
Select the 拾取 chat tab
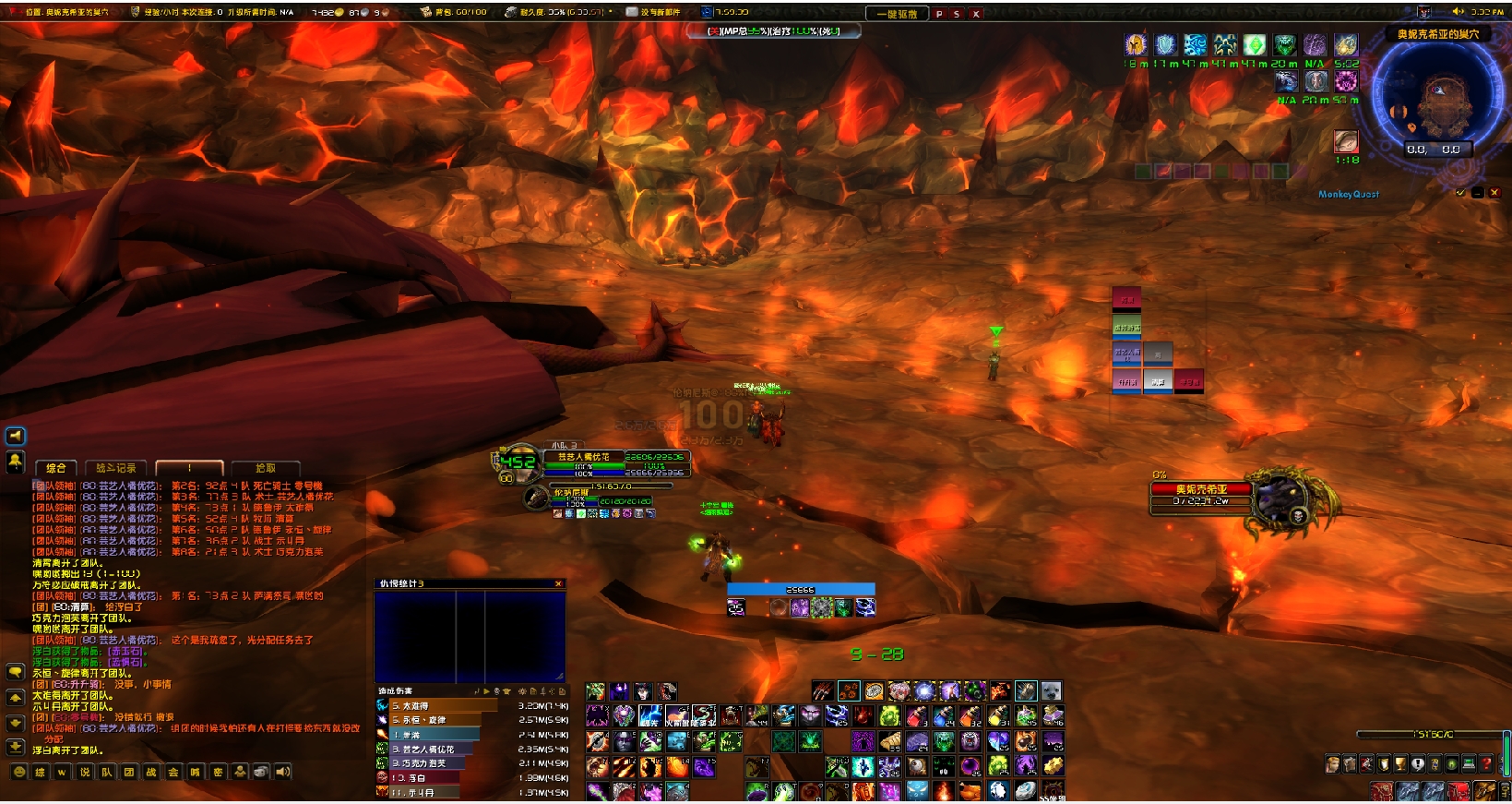pos(266,468)
